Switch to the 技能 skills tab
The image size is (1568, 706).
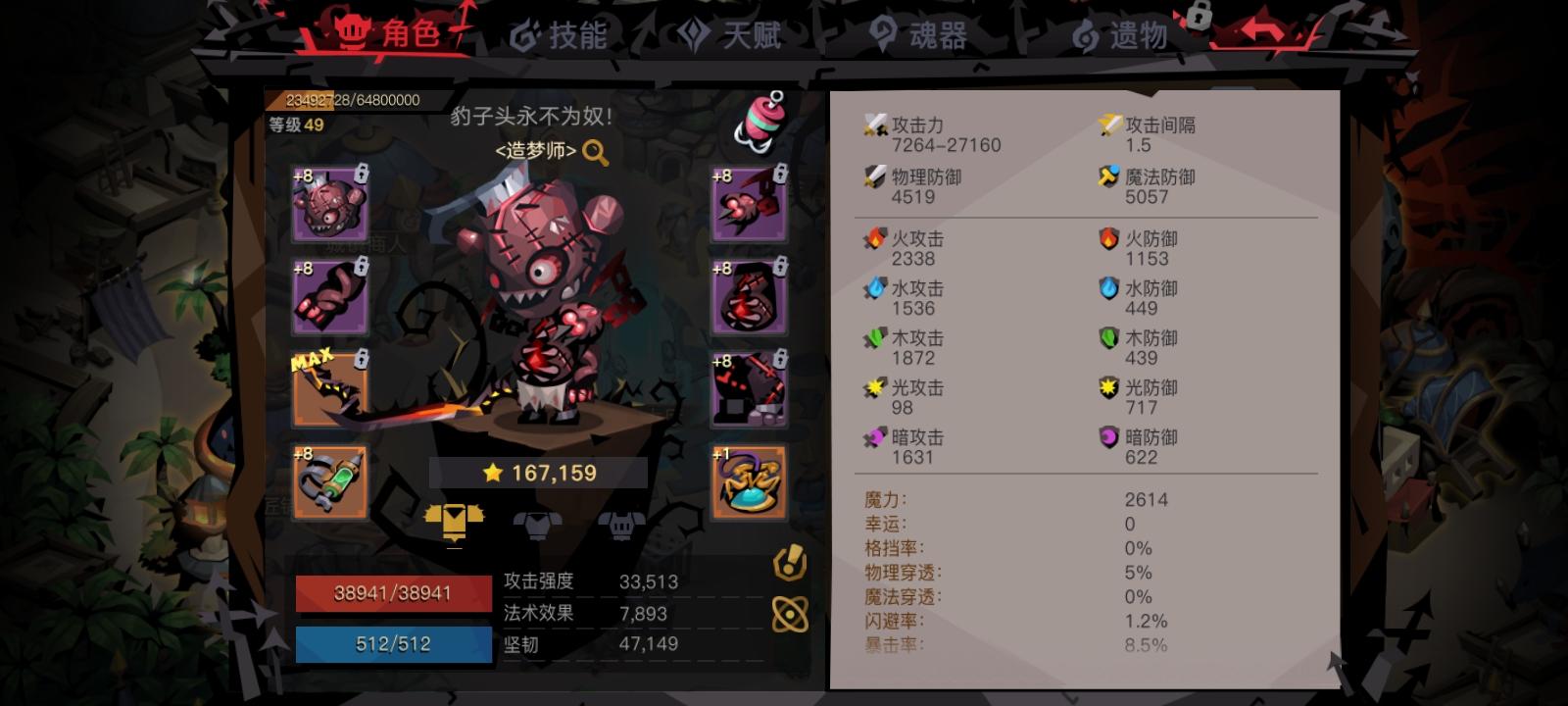click(563, 35)
